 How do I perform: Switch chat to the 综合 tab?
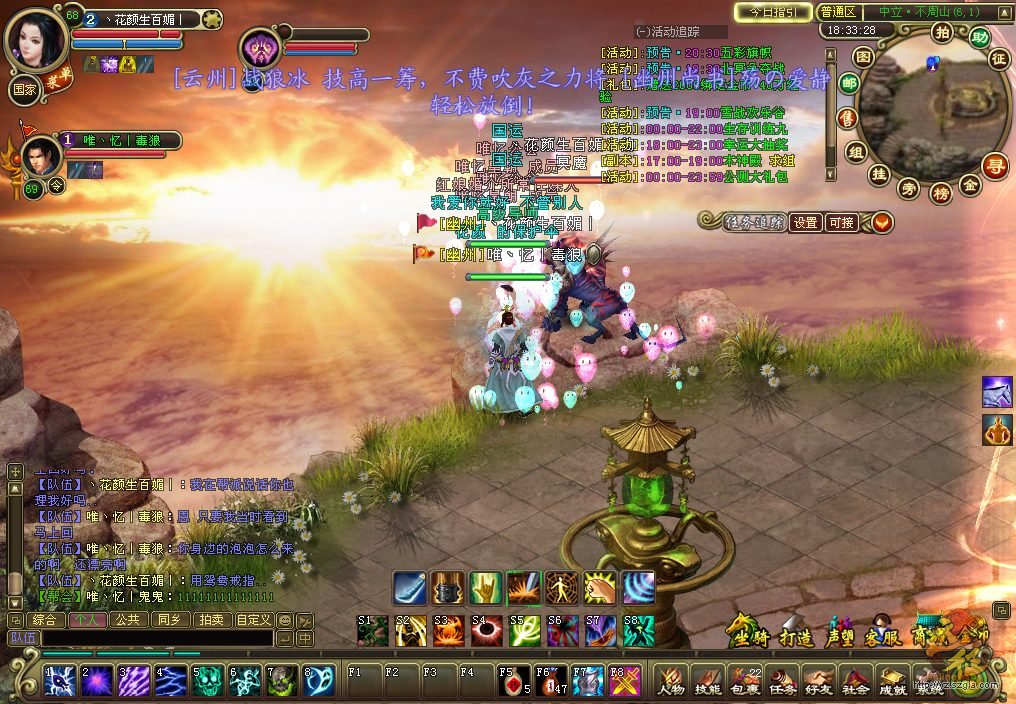[x=44, y=620]
